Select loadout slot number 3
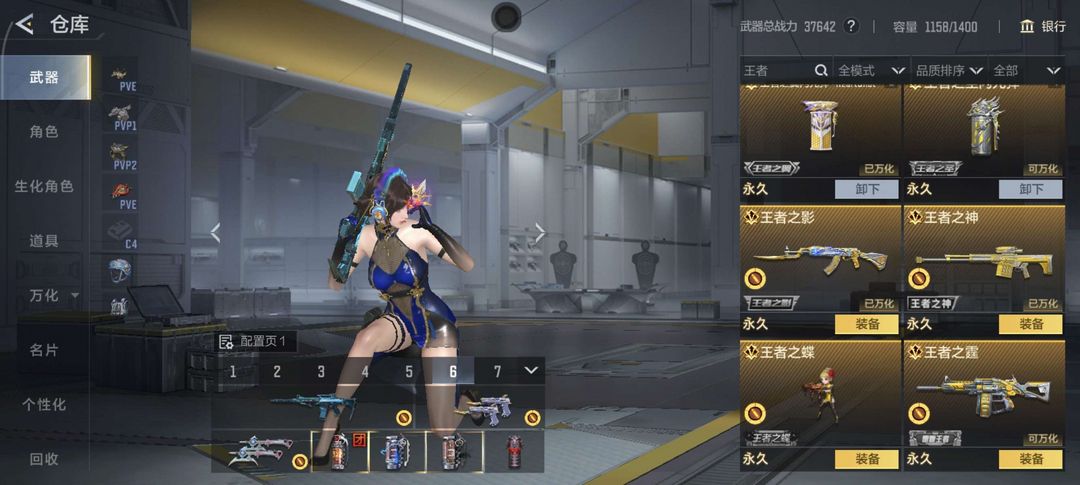Image resolution: width=1080 pixels, height=485 pixels. point(321,372)
